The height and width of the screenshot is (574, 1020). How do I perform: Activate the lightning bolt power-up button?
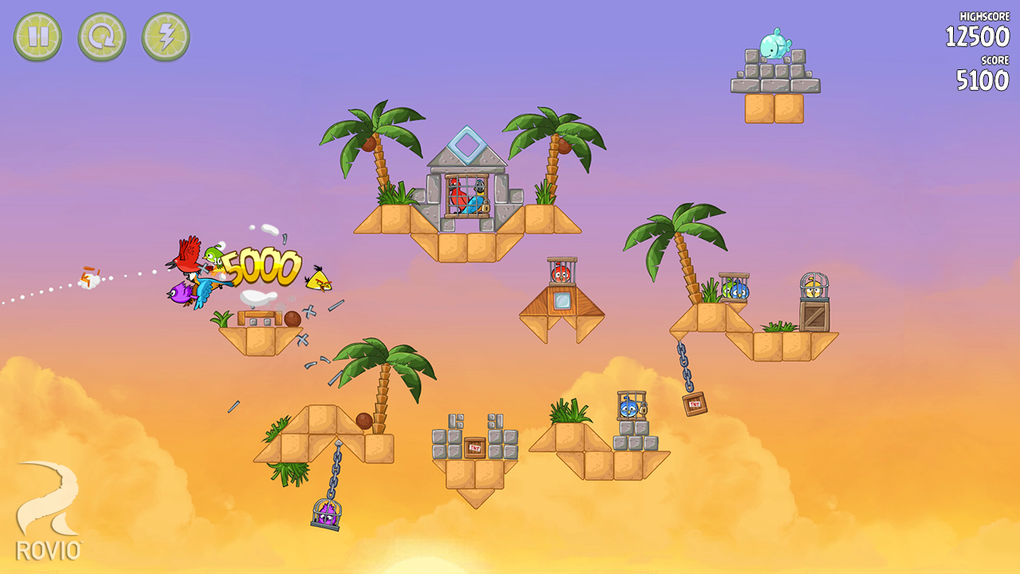[166, 37]
